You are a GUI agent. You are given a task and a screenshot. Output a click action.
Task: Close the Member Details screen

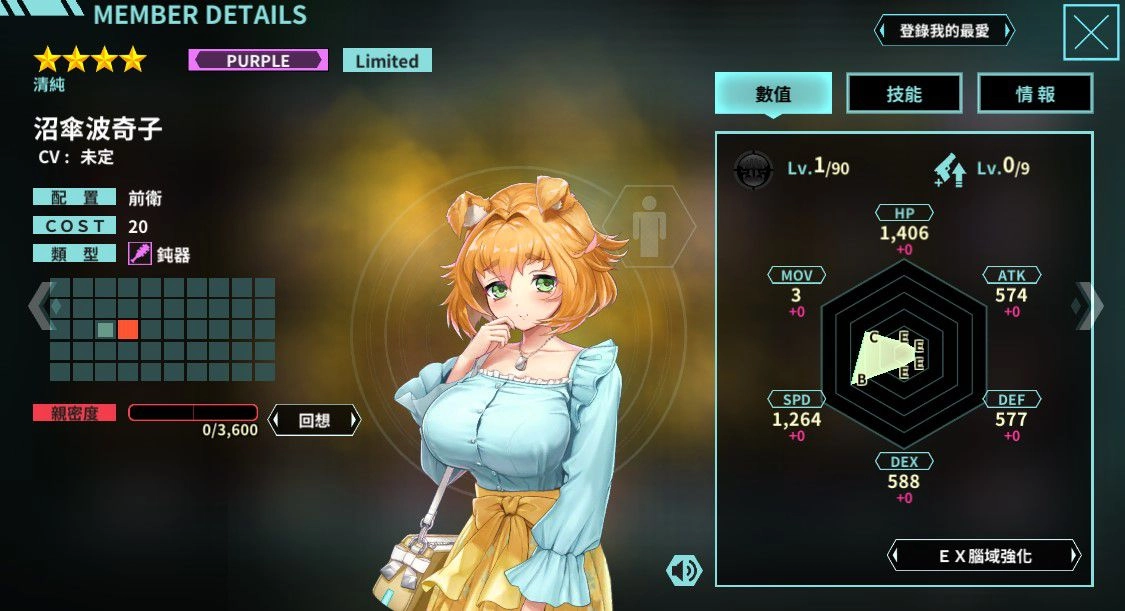(1090, 33)
